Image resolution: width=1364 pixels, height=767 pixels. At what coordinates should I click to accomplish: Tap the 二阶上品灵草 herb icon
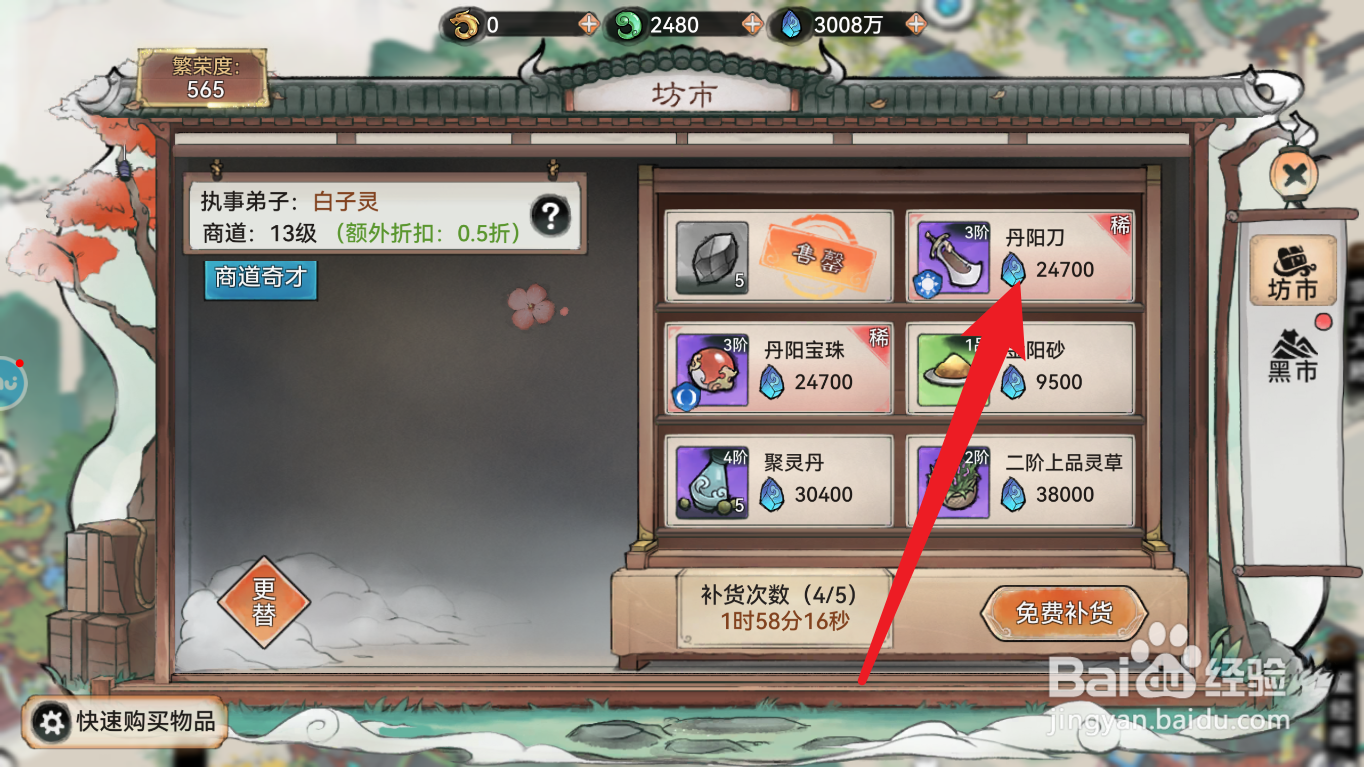tap(952, 480)
